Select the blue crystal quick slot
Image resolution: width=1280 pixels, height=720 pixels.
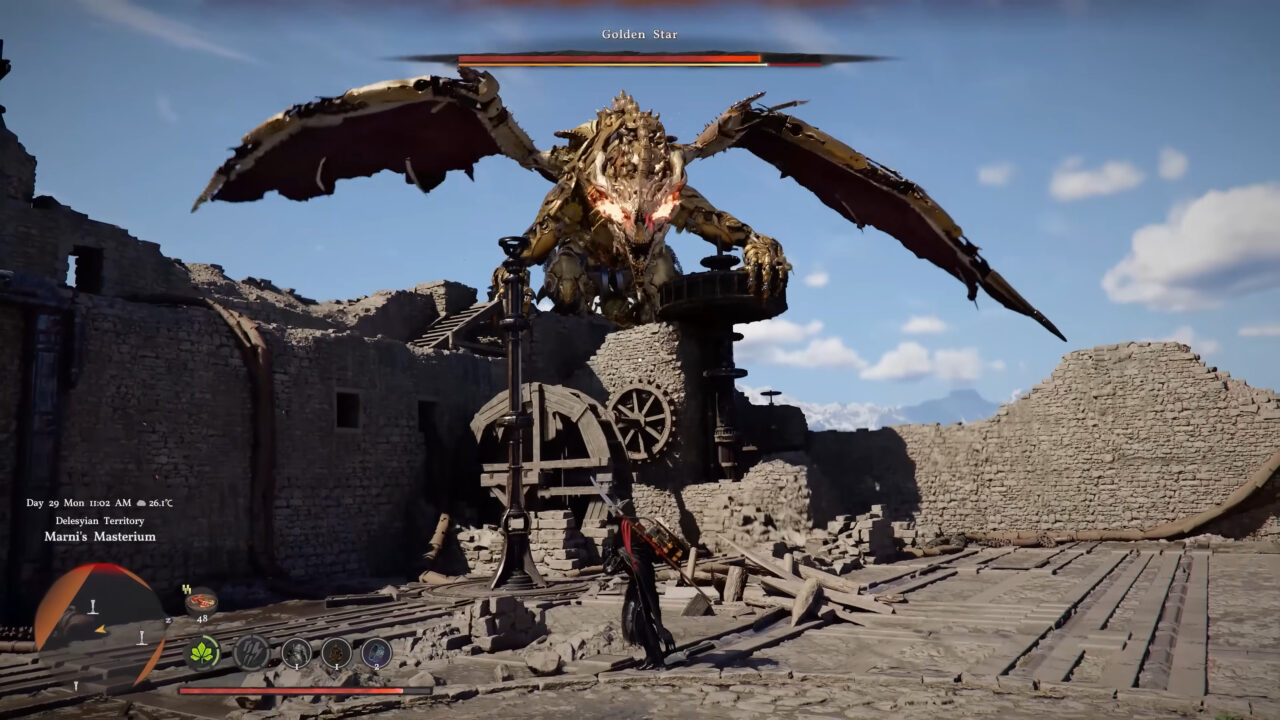[x=376, y=653]
